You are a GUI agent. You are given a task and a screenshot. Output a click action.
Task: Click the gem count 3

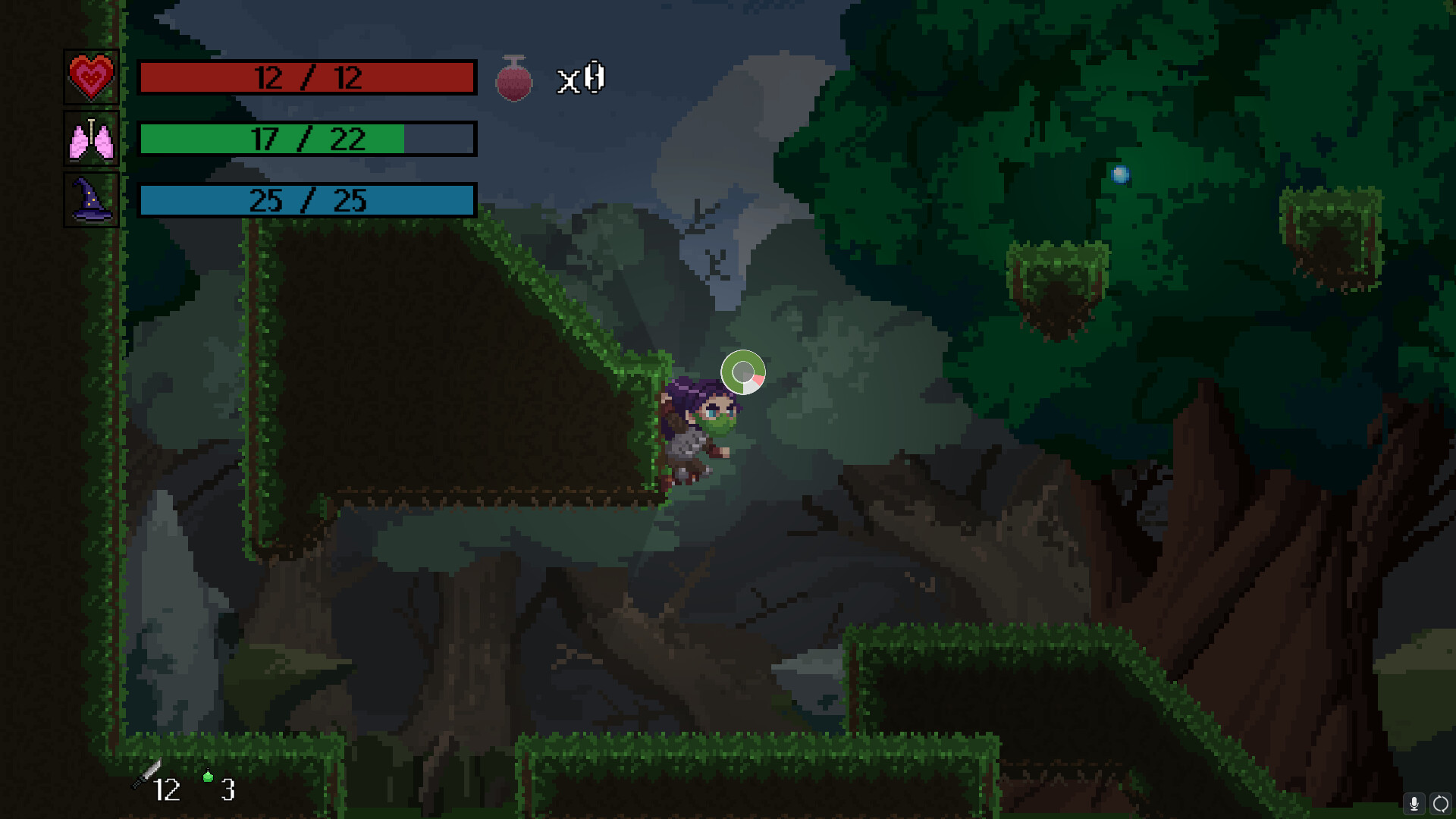pos(227,791)
